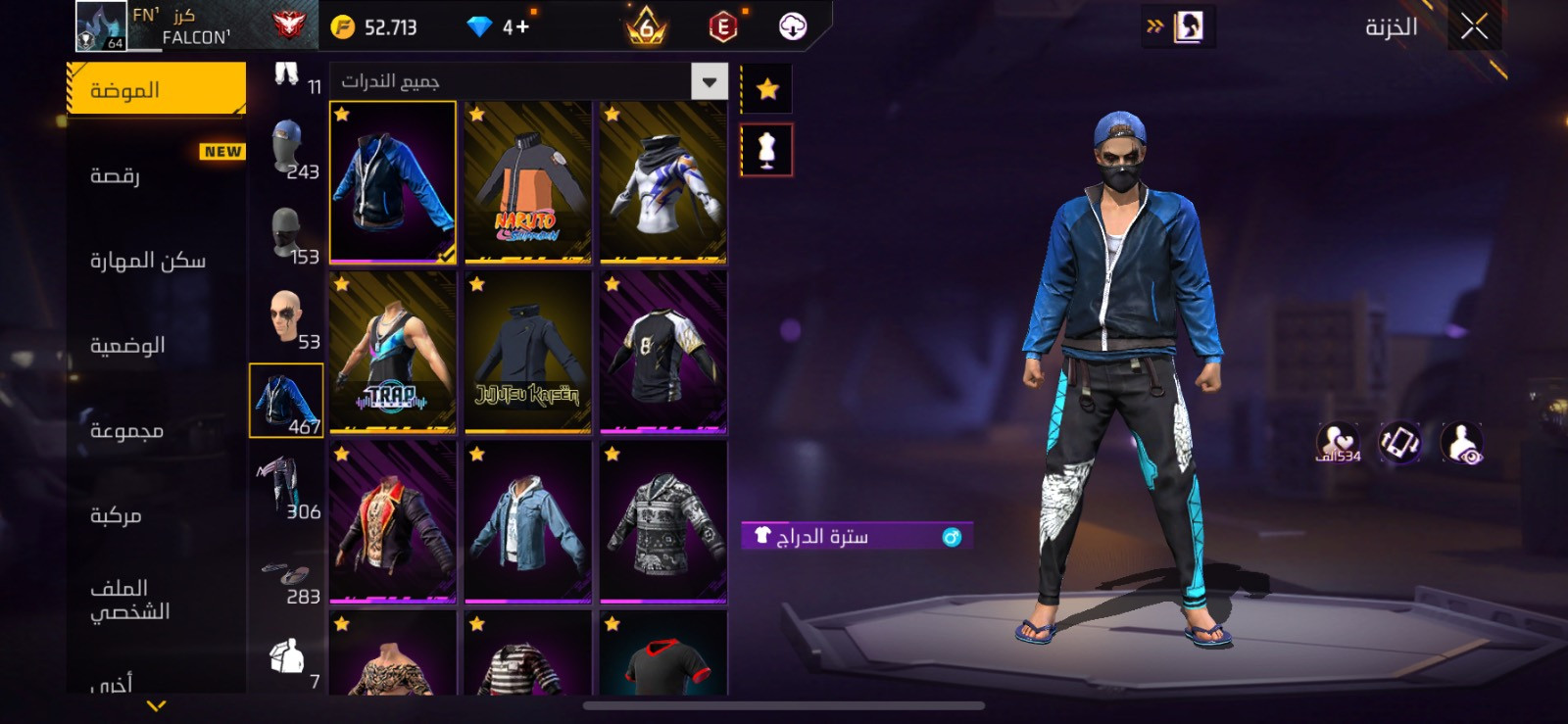Image resolution: width=1568 pixels, height=724 pixels.
Task: Switch to the رقصة emote tab
Action: [157, 175]
